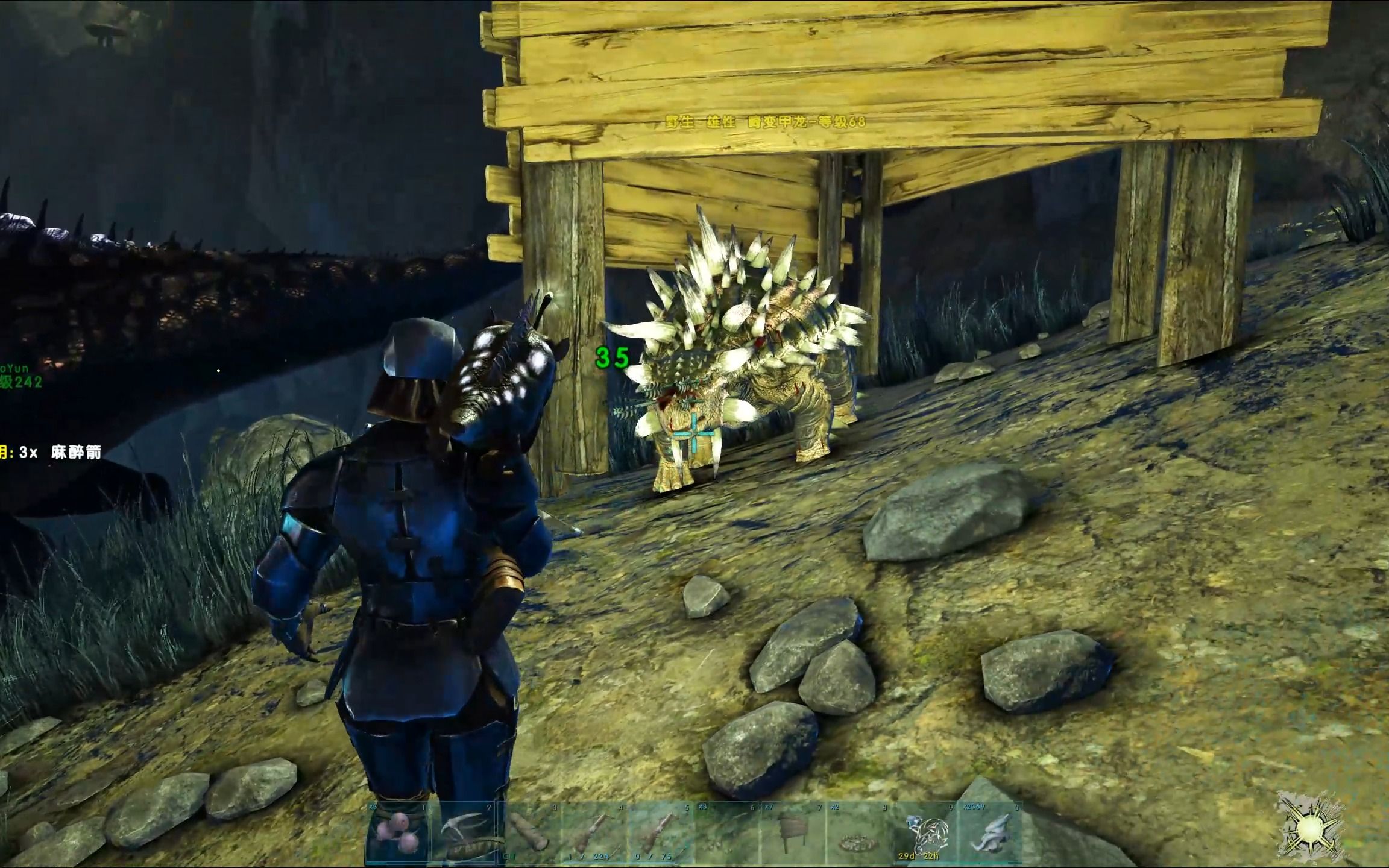
Task: Equip the weapon showing 1 / 224 ammo
Action: 595,833
